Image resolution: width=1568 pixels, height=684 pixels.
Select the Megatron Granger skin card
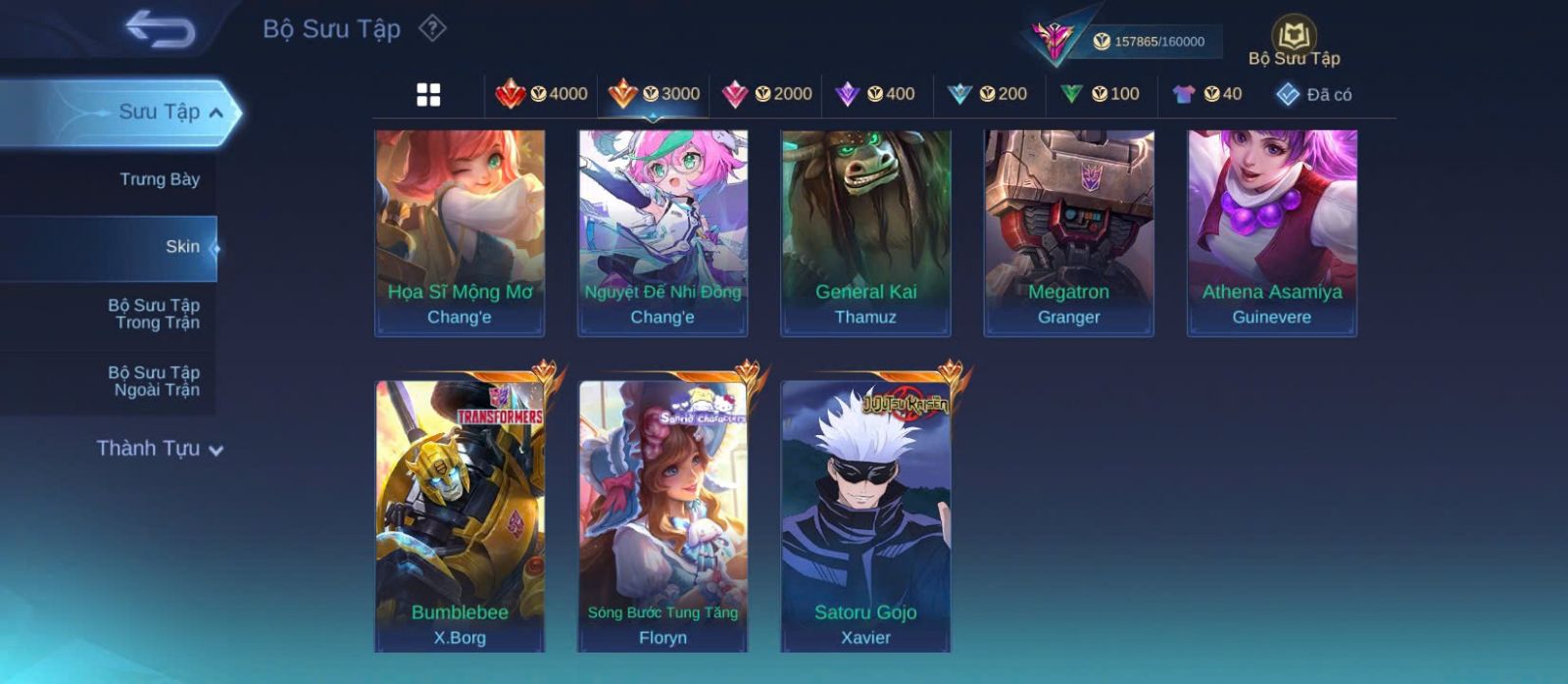click(x=1068, y=233)
